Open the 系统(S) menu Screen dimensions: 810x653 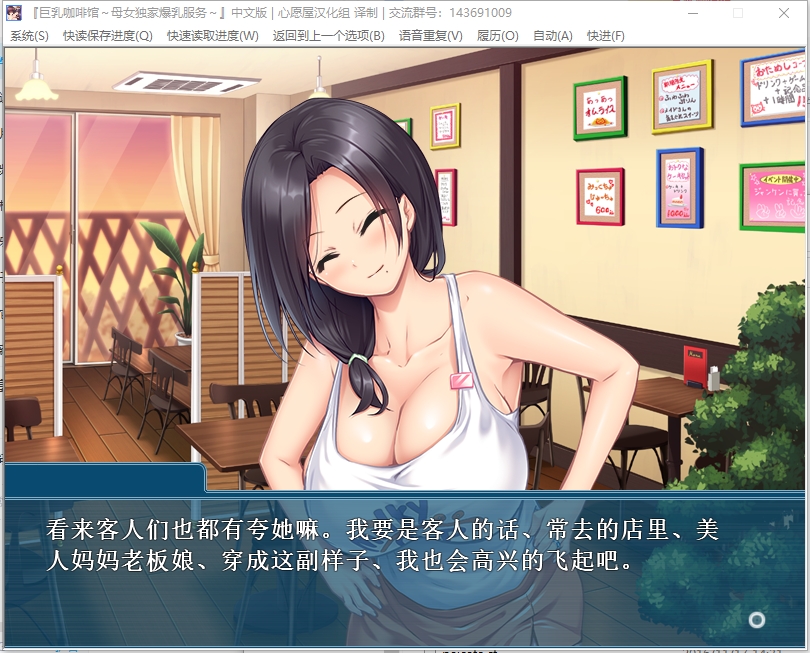[29, 36]
